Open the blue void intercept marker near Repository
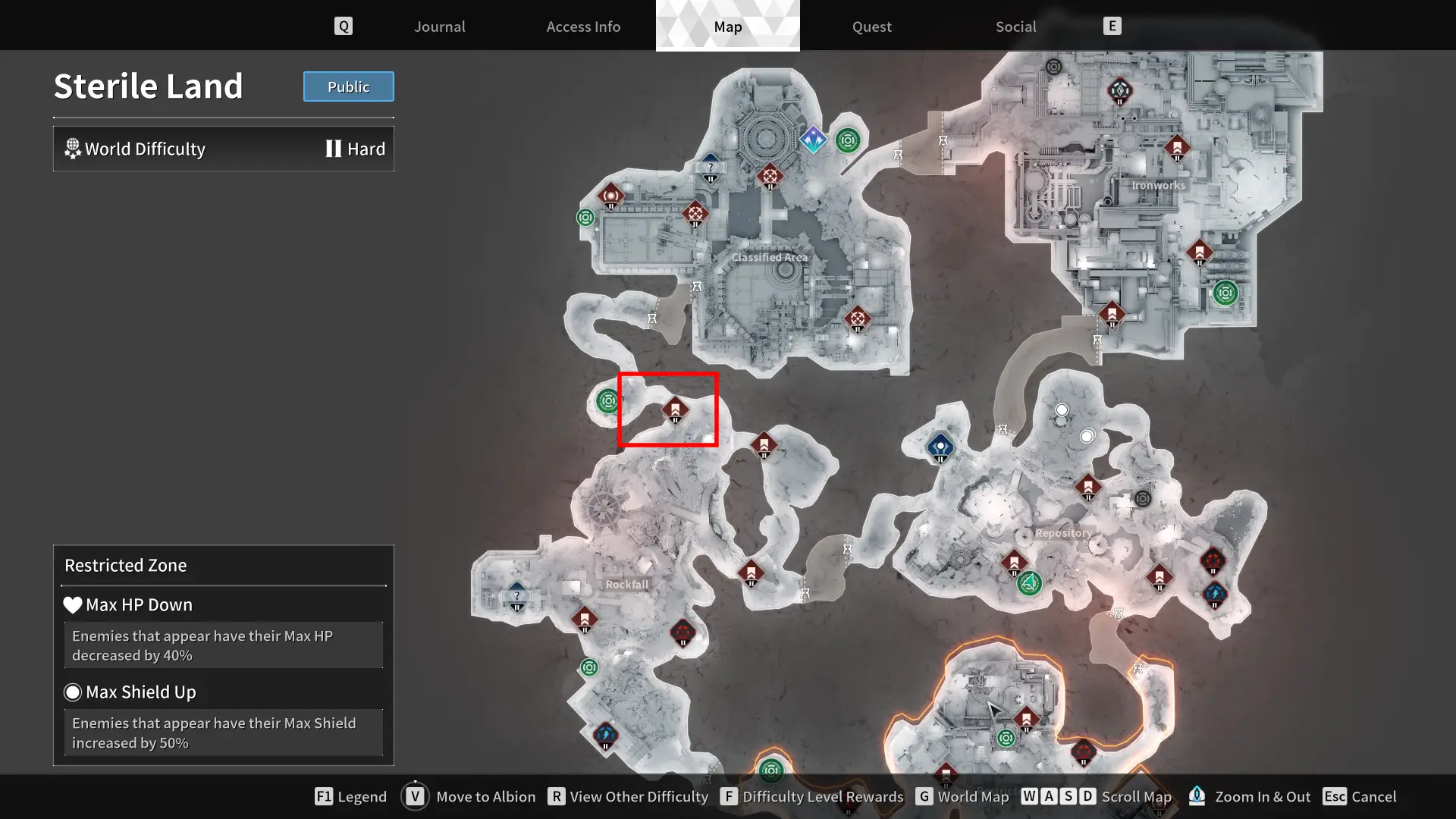This screenshot has width=1456, height=819. coord(939,447)
